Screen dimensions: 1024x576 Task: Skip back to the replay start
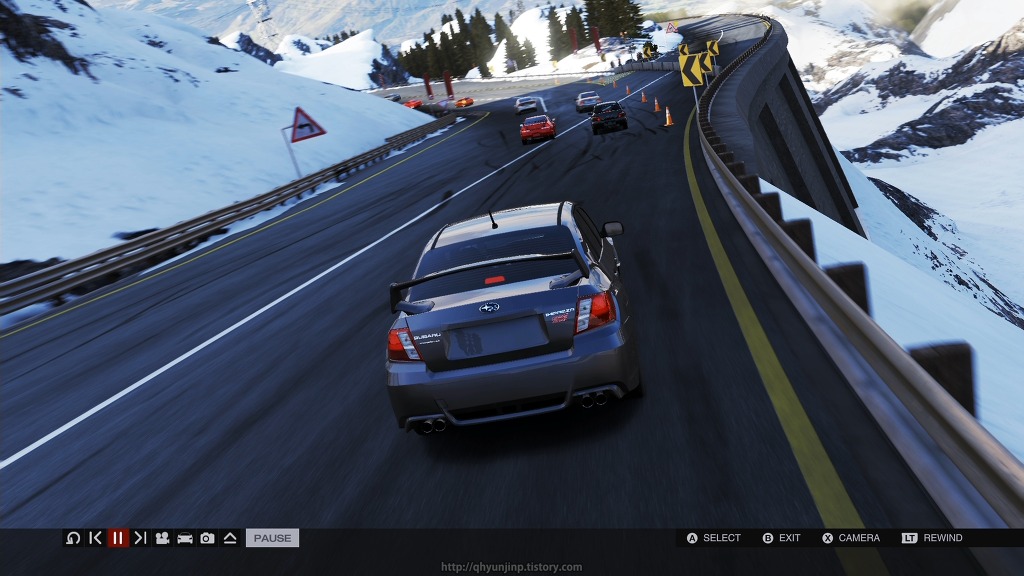pos(95,538)
